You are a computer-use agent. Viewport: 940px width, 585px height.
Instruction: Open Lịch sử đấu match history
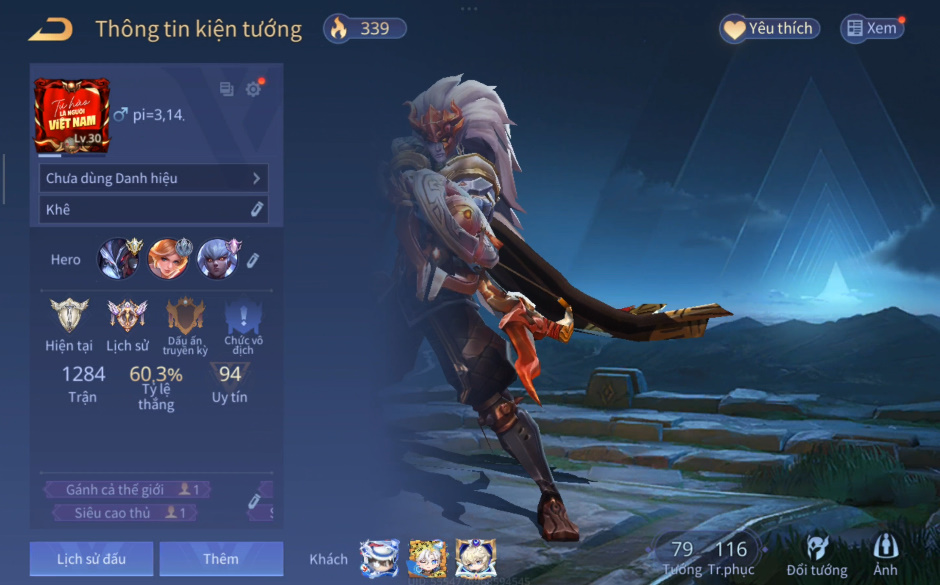point(91,558)
